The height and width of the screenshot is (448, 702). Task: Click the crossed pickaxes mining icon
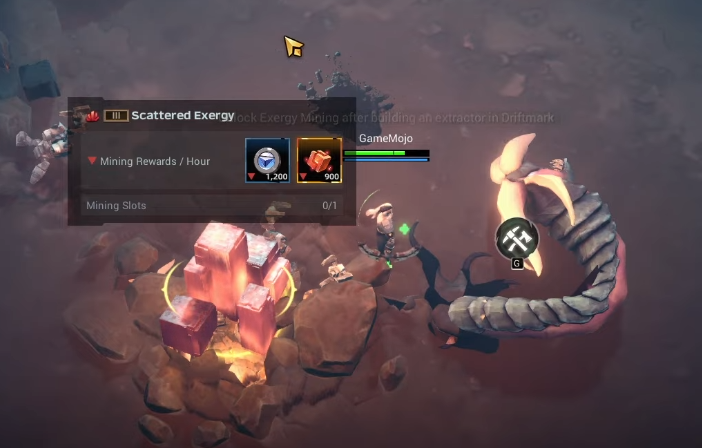[x=517, y=238]
